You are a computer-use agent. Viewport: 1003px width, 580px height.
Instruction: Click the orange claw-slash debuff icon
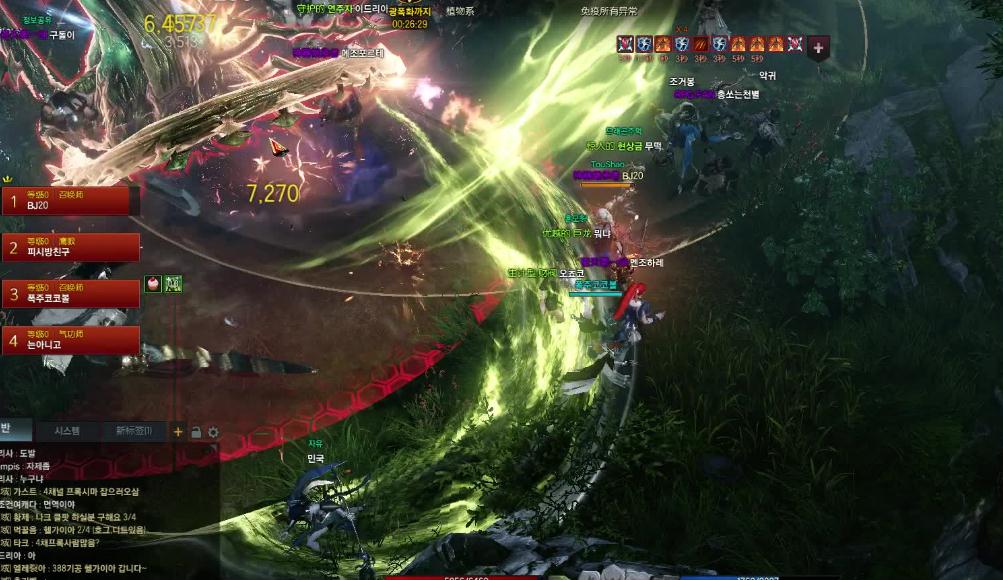[x=701, y=44]
